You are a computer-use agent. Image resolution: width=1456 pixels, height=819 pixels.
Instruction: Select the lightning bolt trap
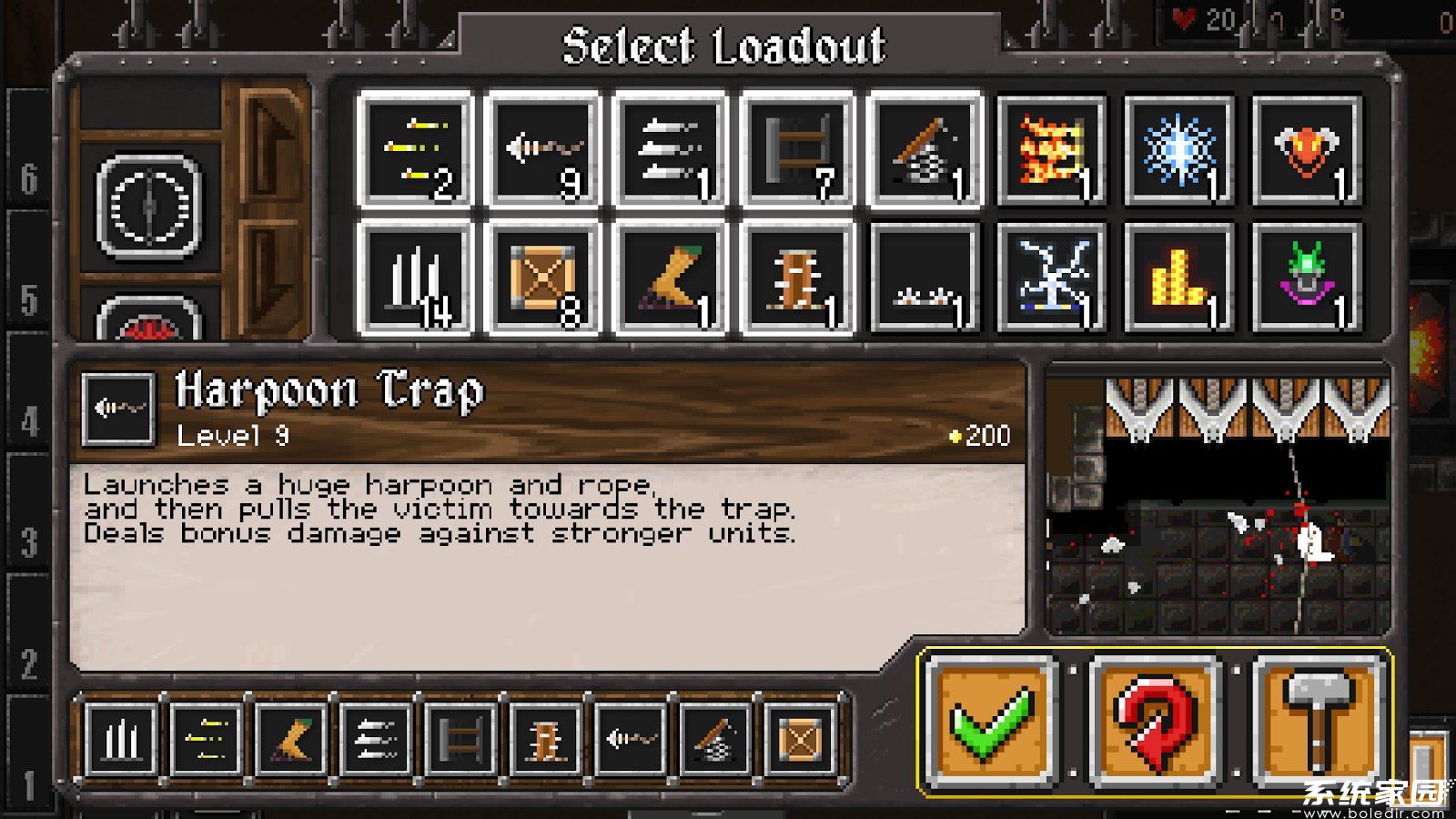pyautogui.click(x=1053, y=278)
